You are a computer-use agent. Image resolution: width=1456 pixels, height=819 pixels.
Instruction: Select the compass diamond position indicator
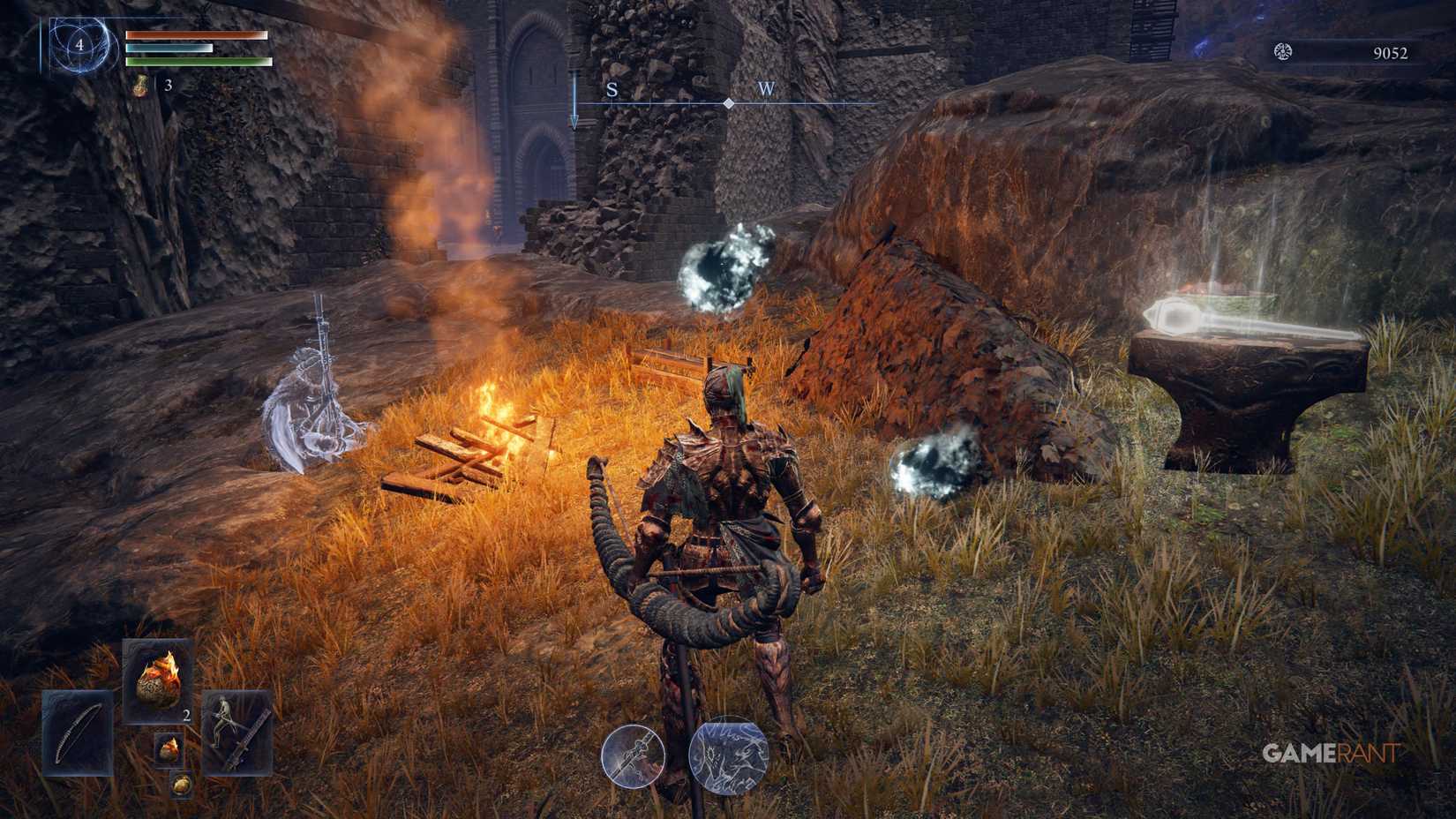coord(727,103)
